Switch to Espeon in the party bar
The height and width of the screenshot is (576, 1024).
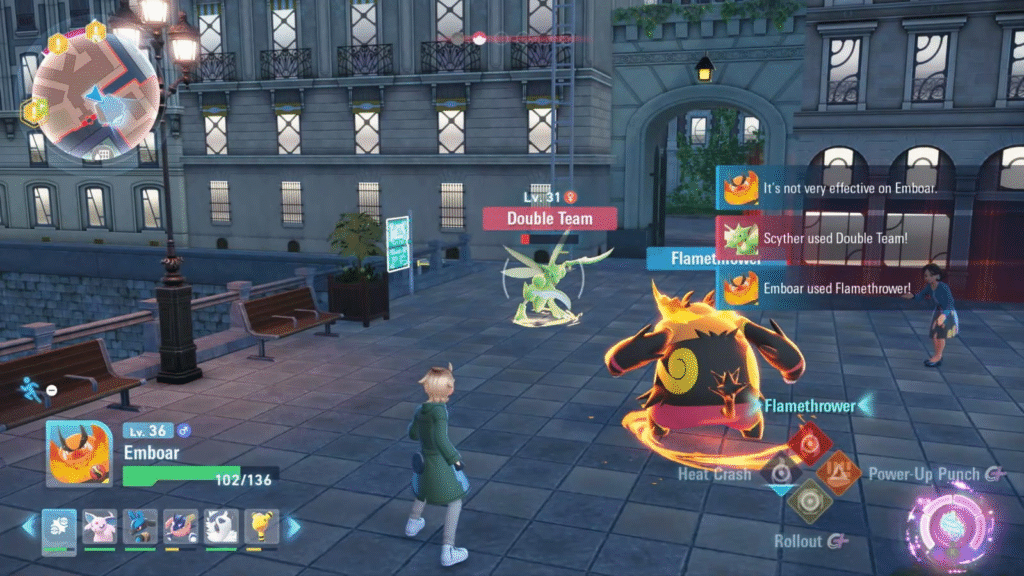pyautogui.click(x=99, y=526)
